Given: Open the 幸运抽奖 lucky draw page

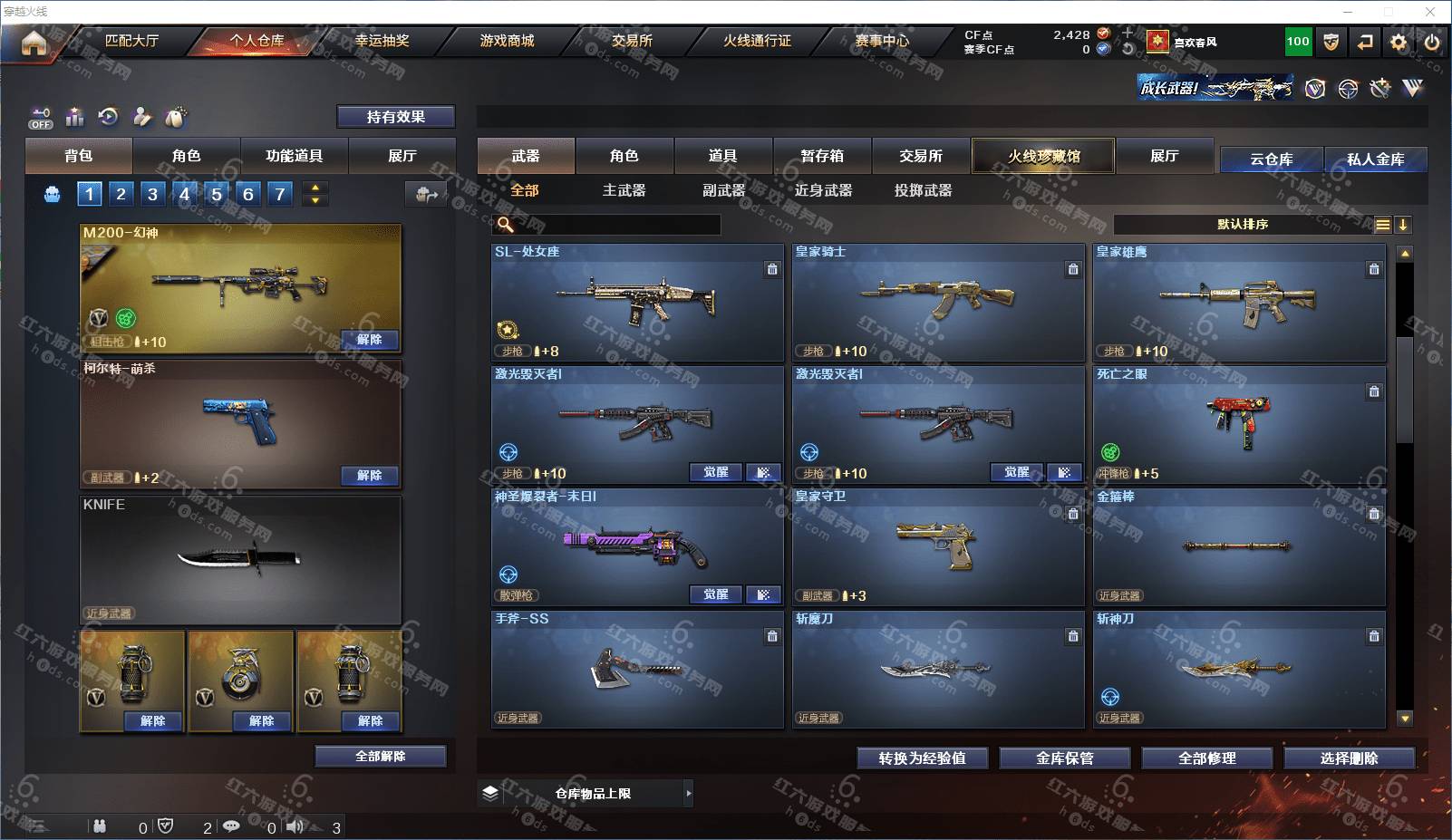Looking at the screenshot, I should 382,41.
